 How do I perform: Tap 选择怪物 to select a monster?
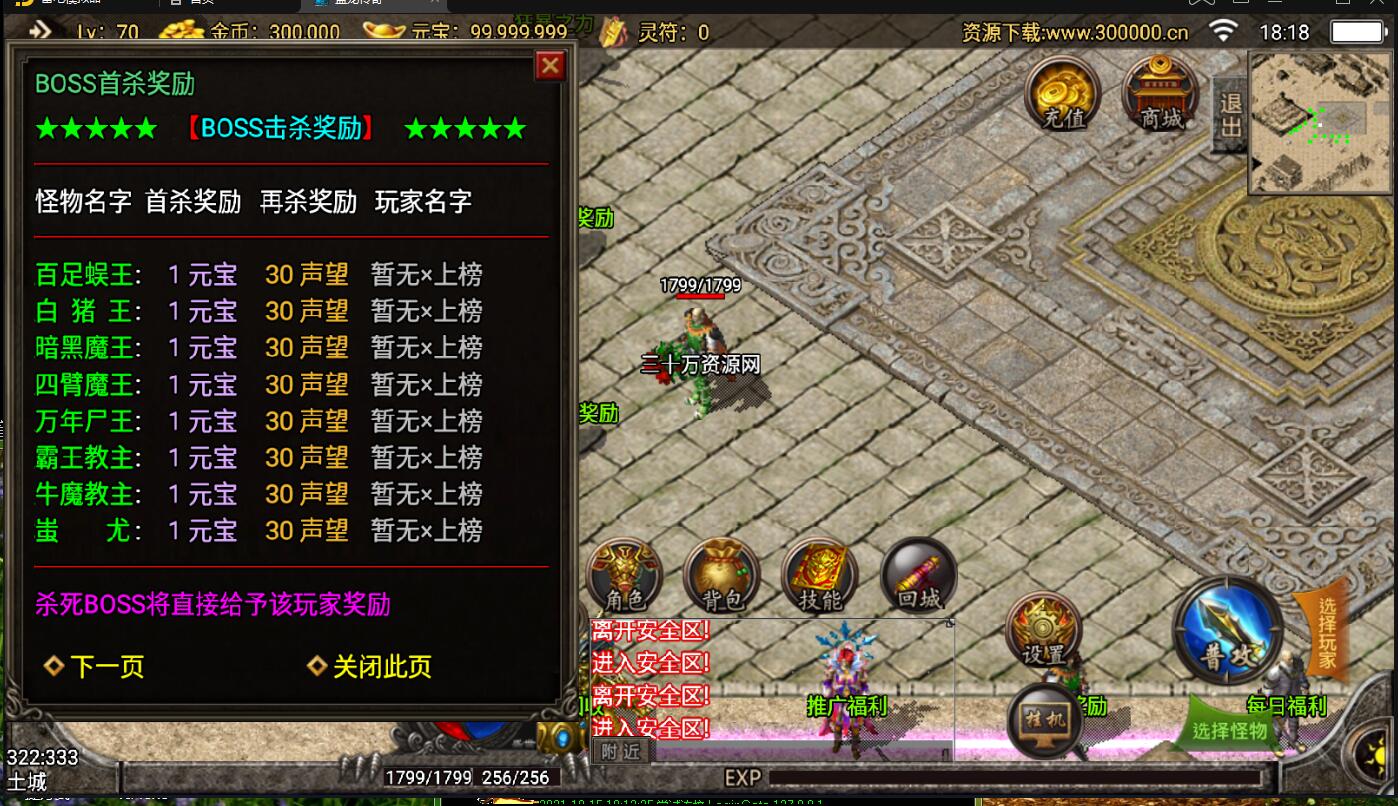click(1229, 730)
